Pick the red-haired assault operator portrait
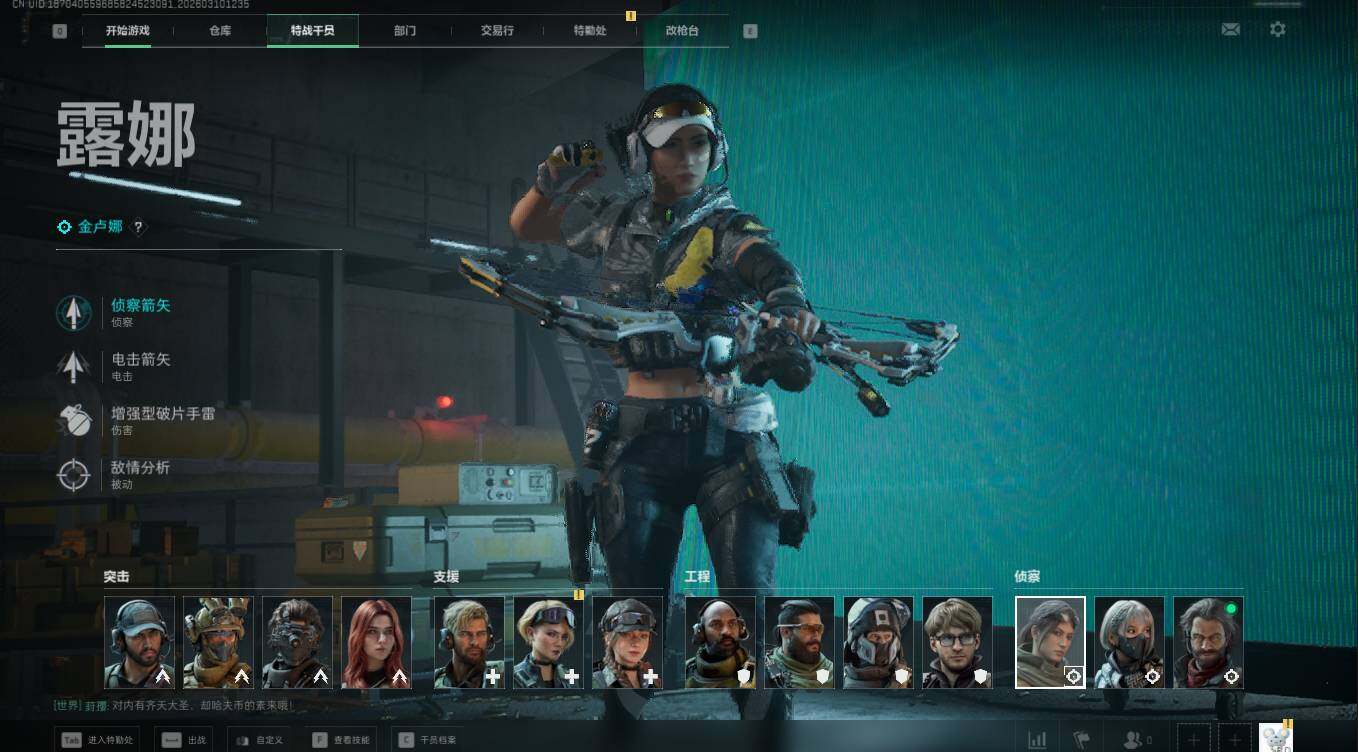The width and height of the screenshot is (1358, 752). coord(377,642)
